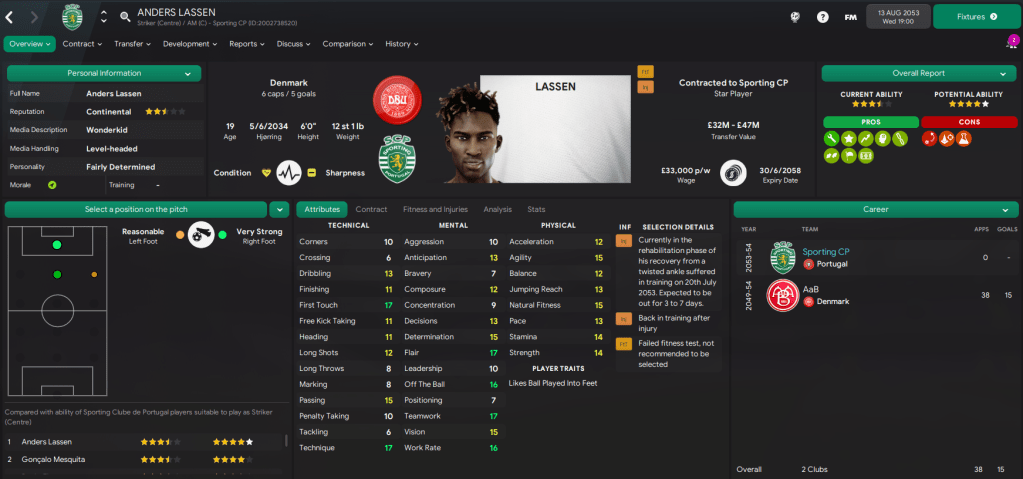Open the Comparison menu

[x=347, y=44]
